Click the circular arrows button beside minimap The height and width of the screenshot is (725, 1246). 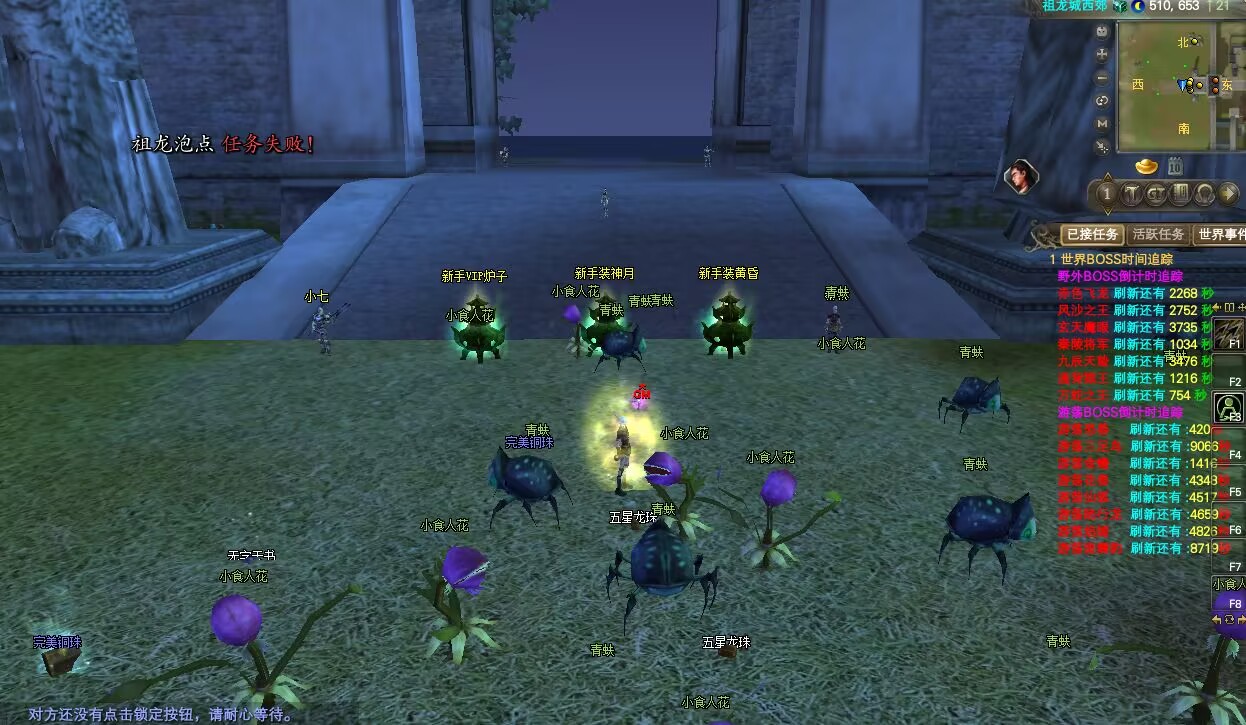coord(1102,100)
